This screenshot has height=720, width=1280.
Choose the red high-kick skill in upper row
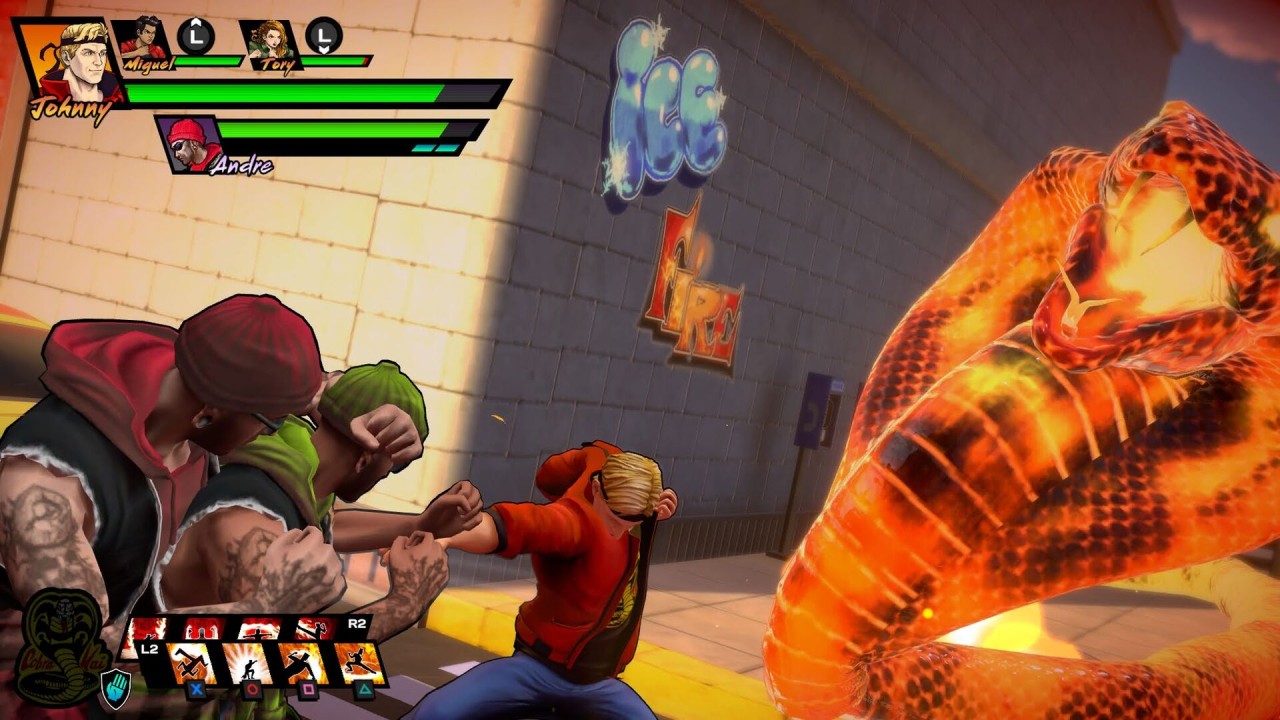click(313, 627)
